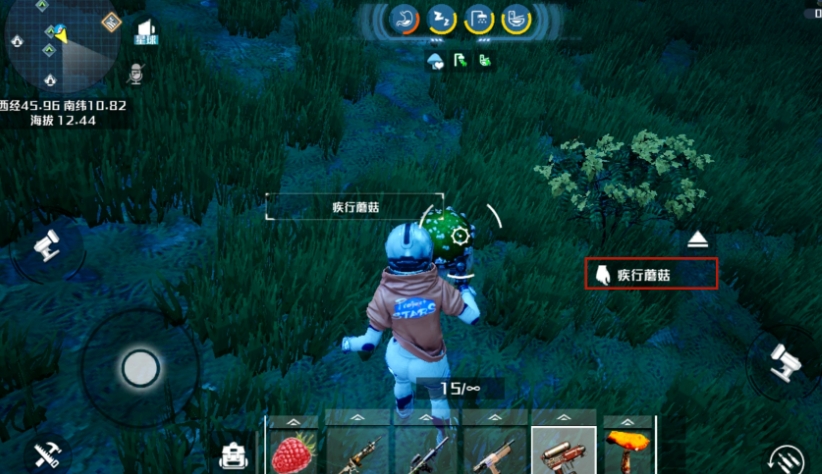Image resolution: width=822 pixels, height=474 pixels.
Task: Toggle the muted microphone icon
Action: [x=137, y=74]
